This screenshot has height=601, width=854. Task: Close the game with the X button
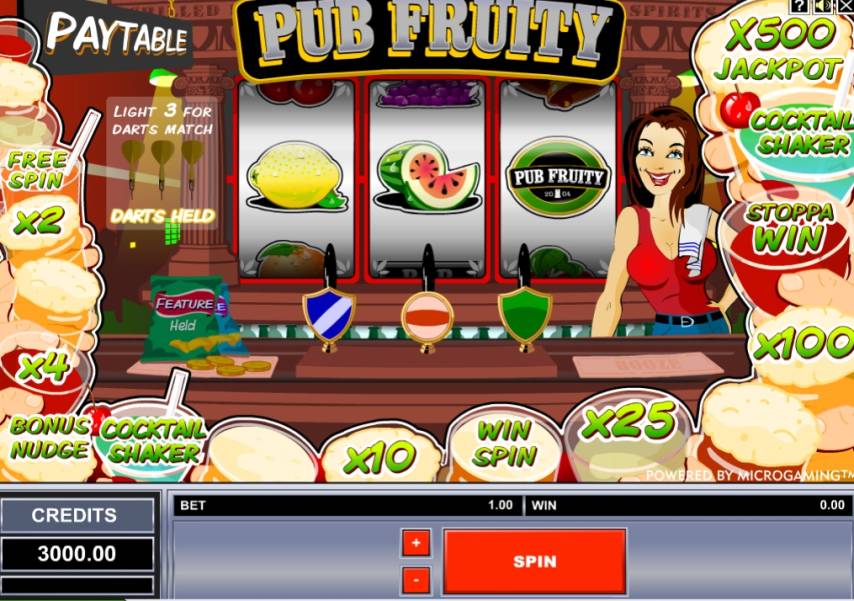pyautogui.click(x=845, y=6)
